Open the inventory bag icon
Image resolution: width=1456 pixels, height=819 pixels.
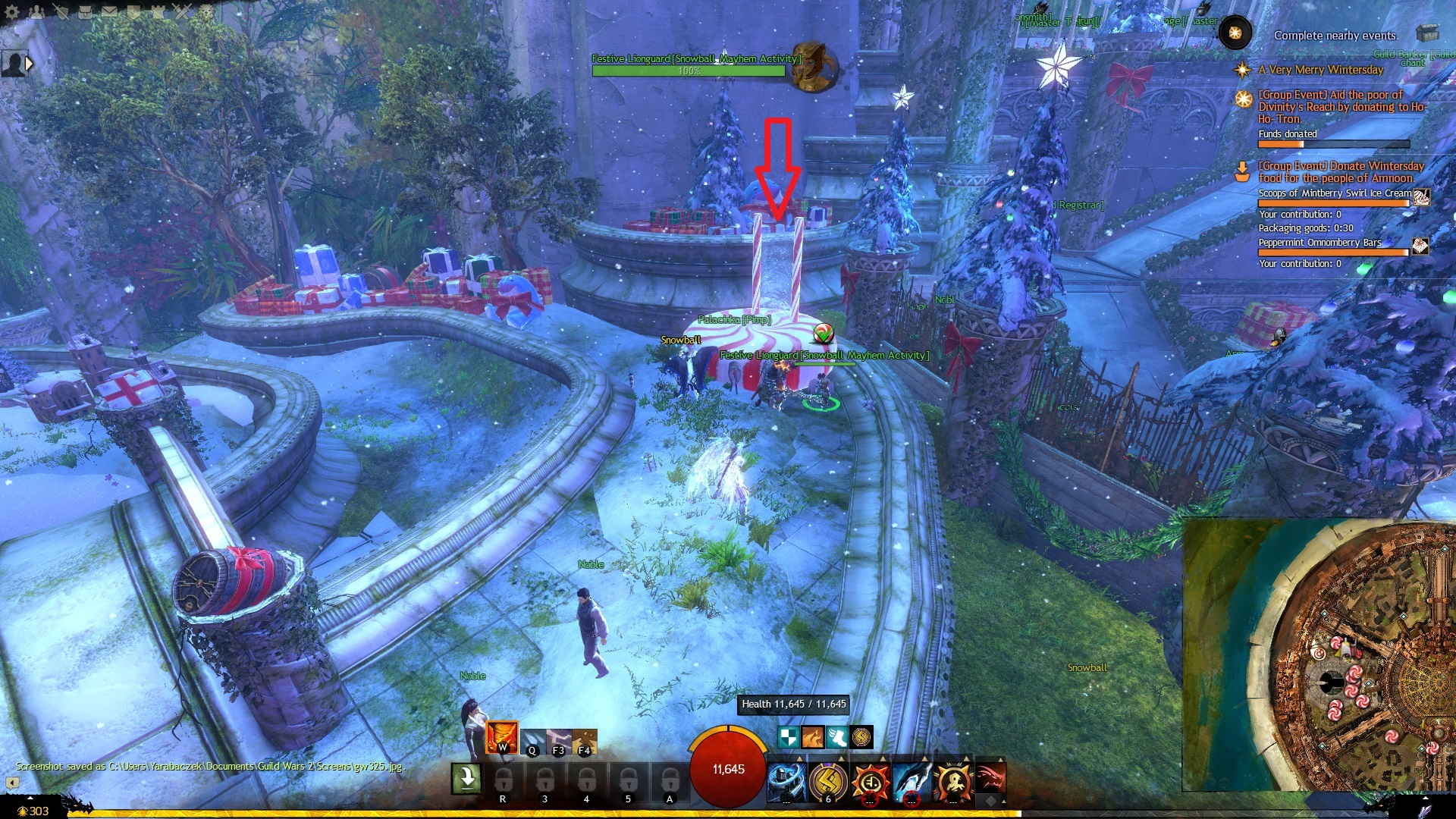tap(85, 11)
